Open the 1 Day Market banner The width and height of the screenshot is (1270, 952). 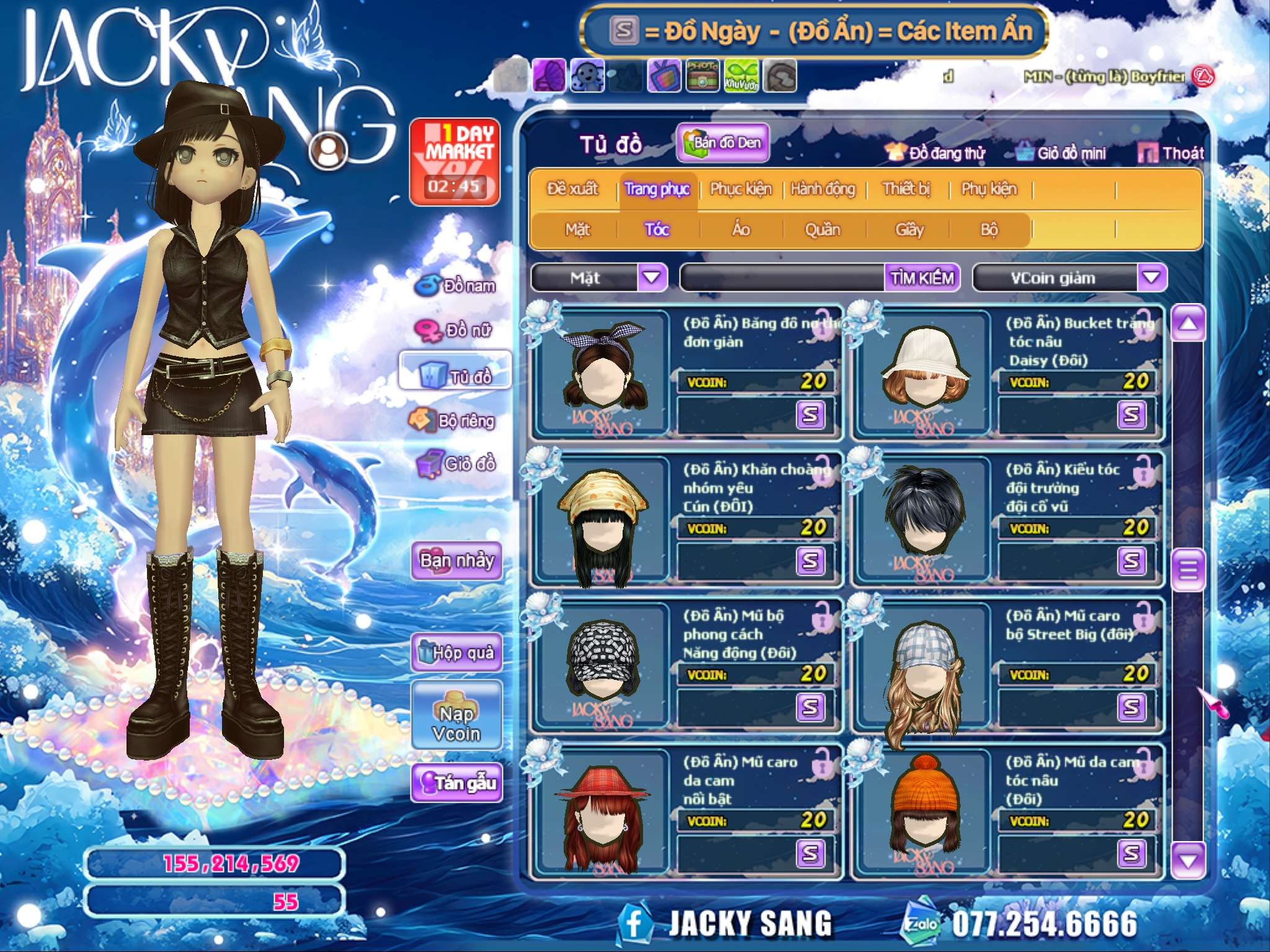coord(455,162)
